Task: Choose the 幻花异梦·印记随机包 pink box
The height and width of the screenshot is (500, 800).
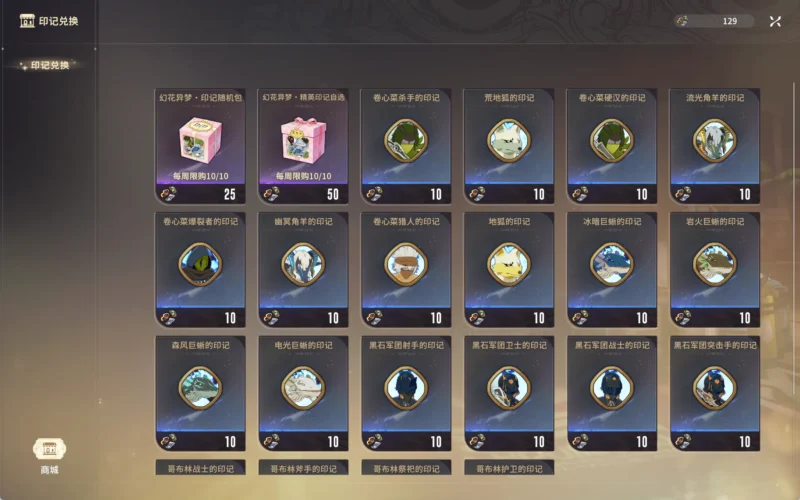Action: click(200, 143)
